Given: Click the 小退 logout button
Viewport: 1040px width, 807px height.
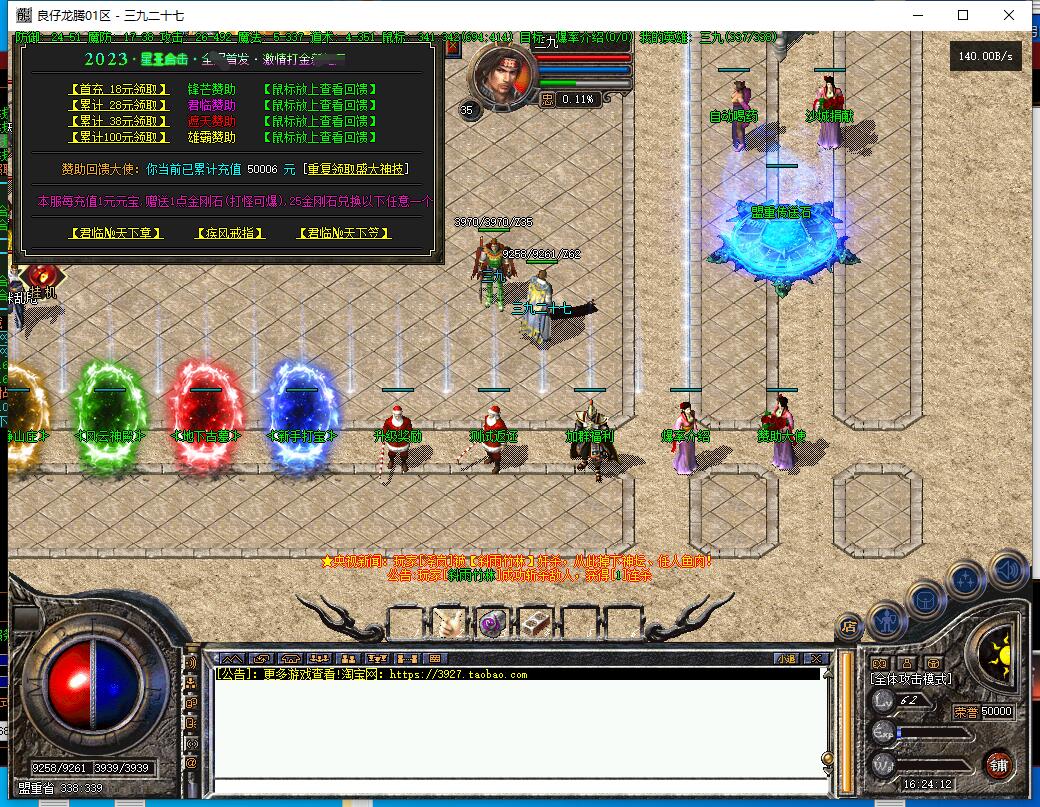Looking at the screenshot, I should pos(786,658).
